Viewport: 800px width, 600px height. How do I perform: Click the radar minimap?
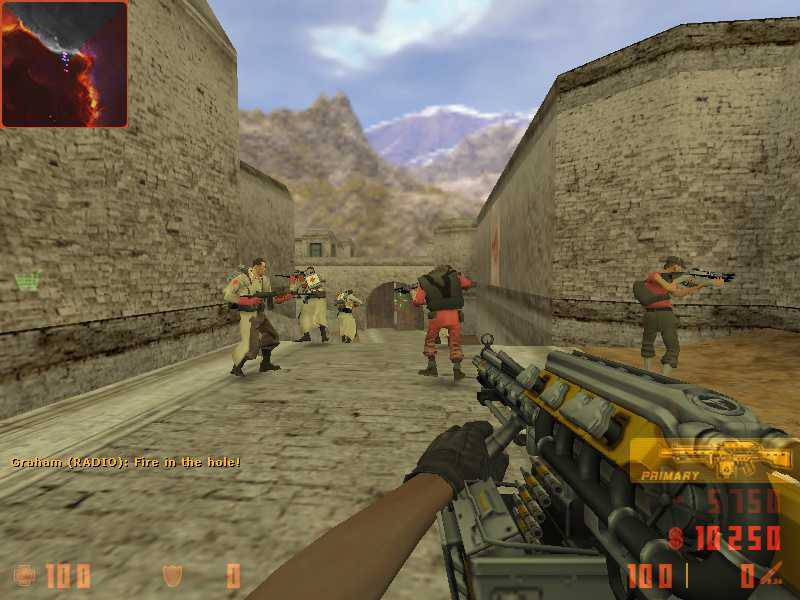coord(64,64)
